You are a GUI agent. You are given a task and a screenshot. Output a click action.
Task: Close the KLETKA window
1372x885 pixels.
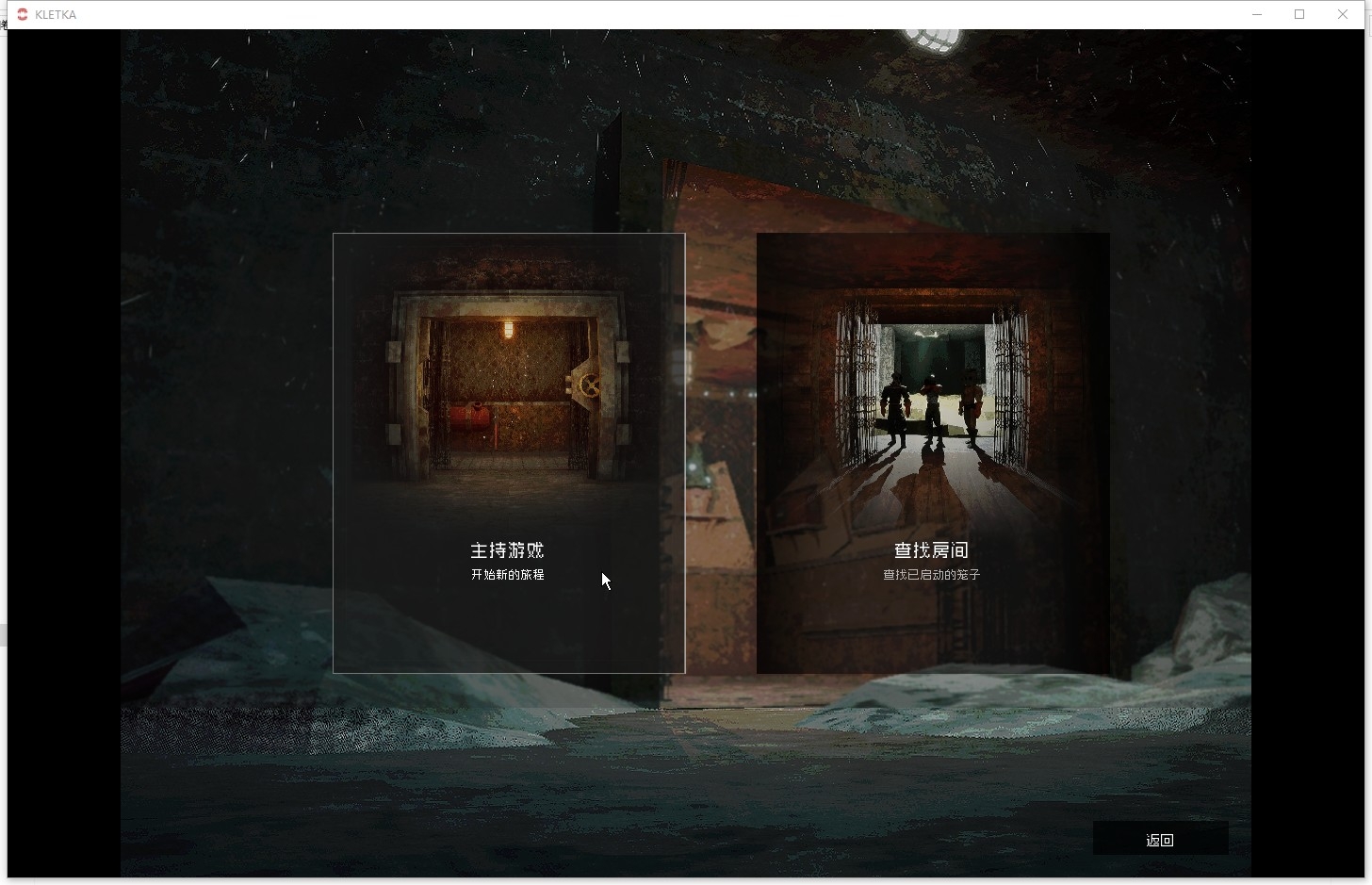pyautogui.click(x=1342, y=14)
